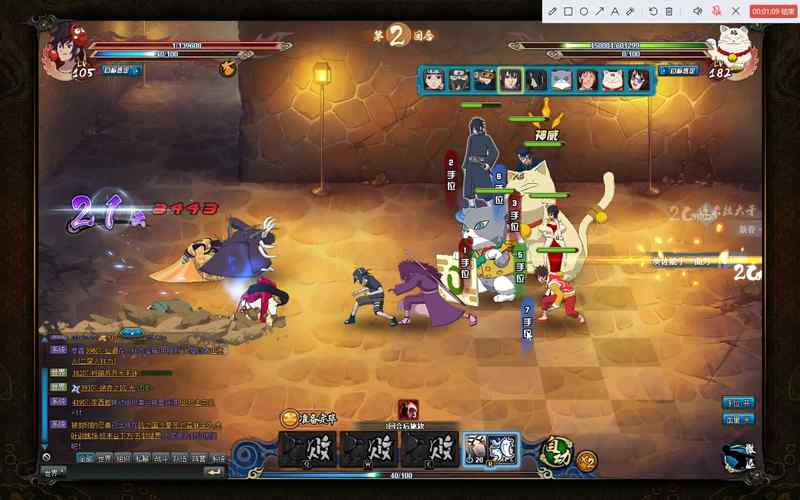Select the pencil tool in the recorder toolbar
This screenshot has width=800, height=500.
tap(553, 11)
